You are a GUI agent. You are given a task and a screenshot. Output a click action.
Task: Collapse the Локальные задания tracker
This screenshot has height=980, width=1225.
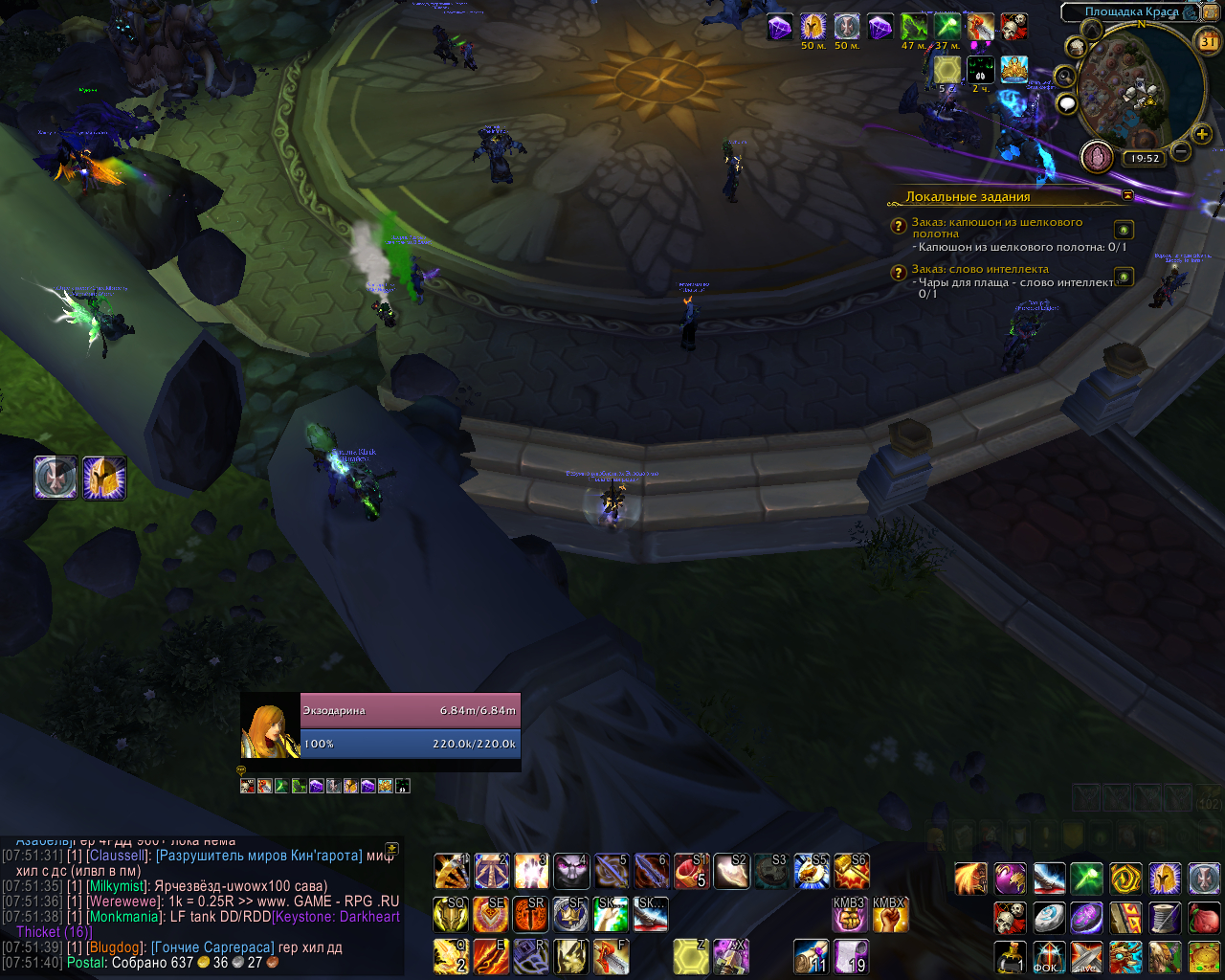coord(1127,195)
